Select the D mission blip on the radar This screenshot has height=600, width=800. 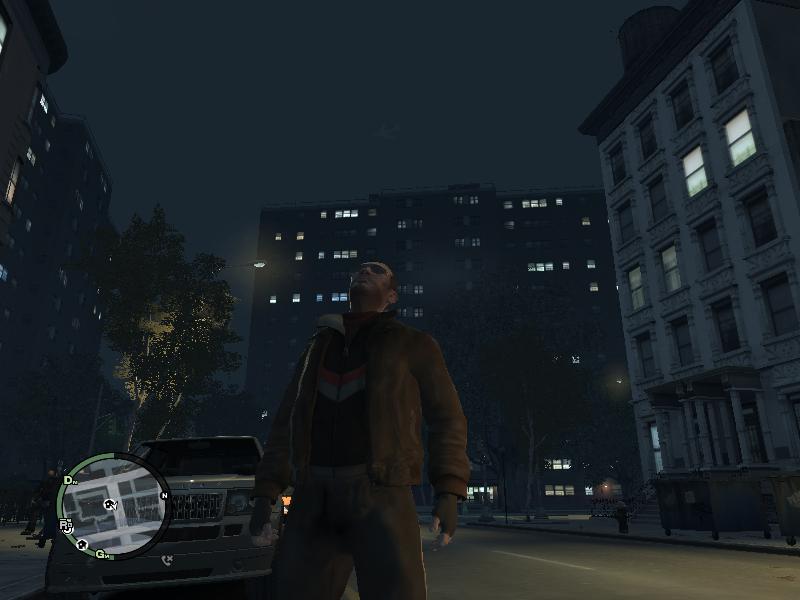(69, 480)
